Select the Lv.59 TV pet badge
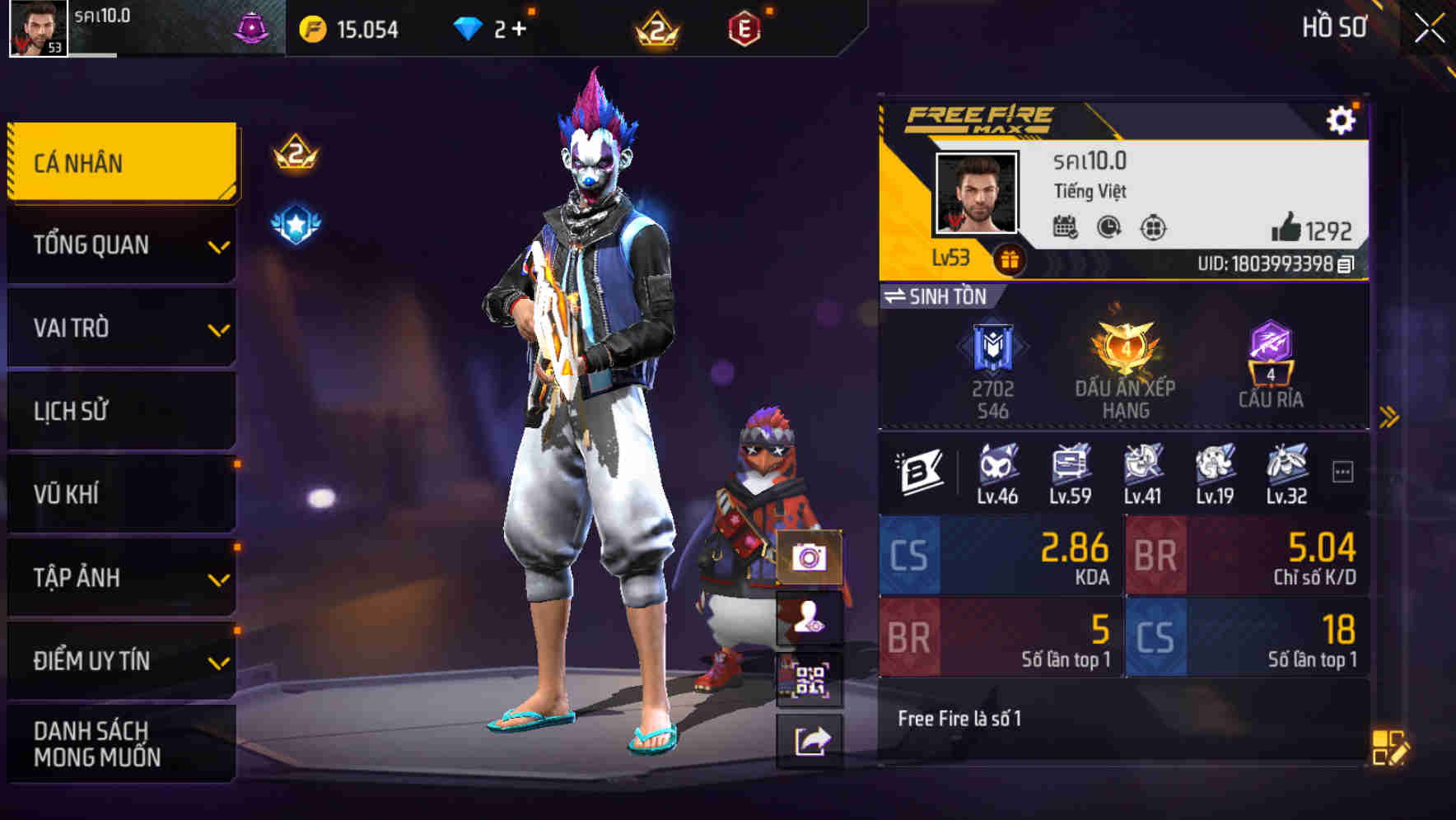The height and width of the screenshot is (820, 1456). click(x=1070, y=465)
